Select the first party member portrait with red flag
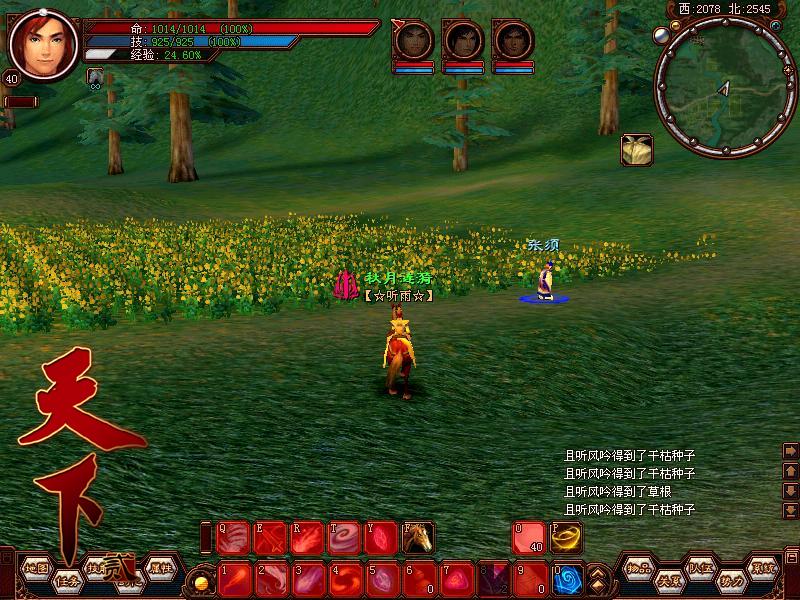Screen dimensions: 800x600 pyautogui.click(x=412, y=41)
